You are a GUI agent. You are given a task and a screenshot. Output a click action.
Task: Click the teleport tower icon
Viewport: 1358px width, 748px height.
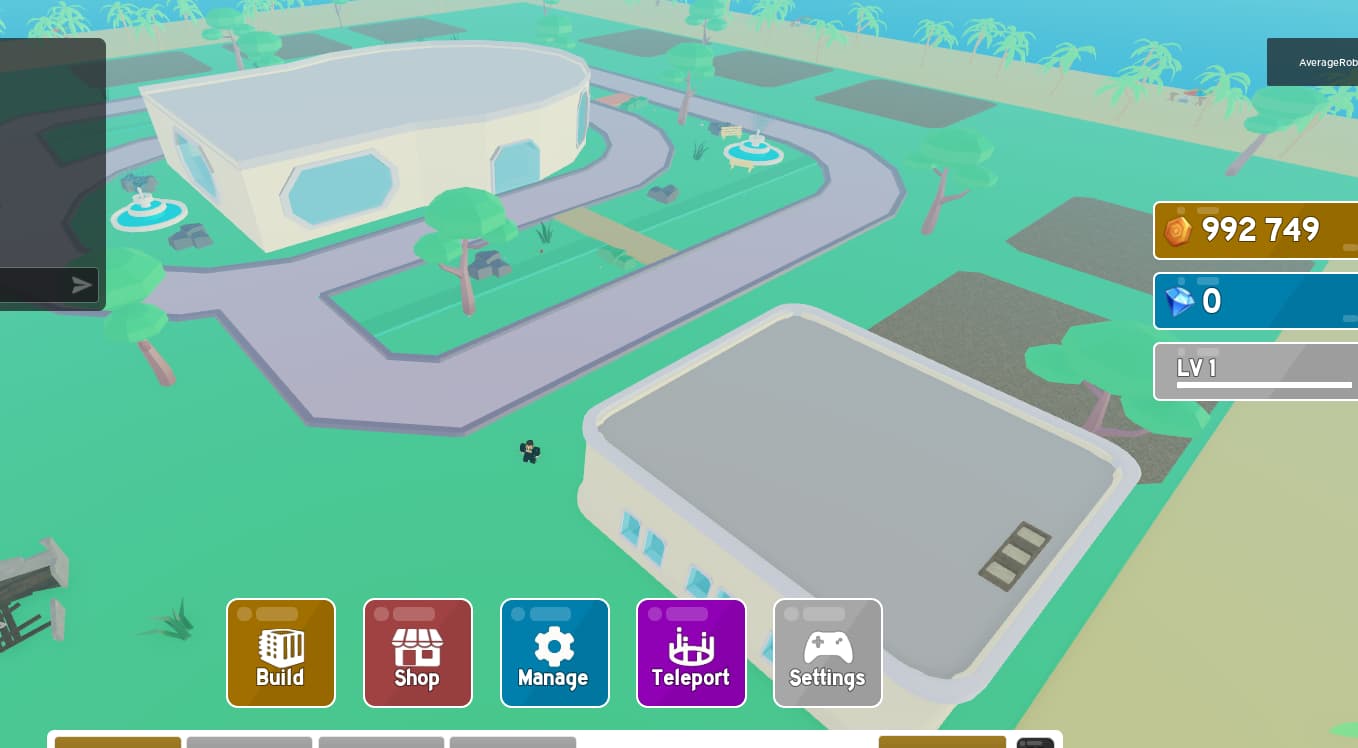(691, 645)
